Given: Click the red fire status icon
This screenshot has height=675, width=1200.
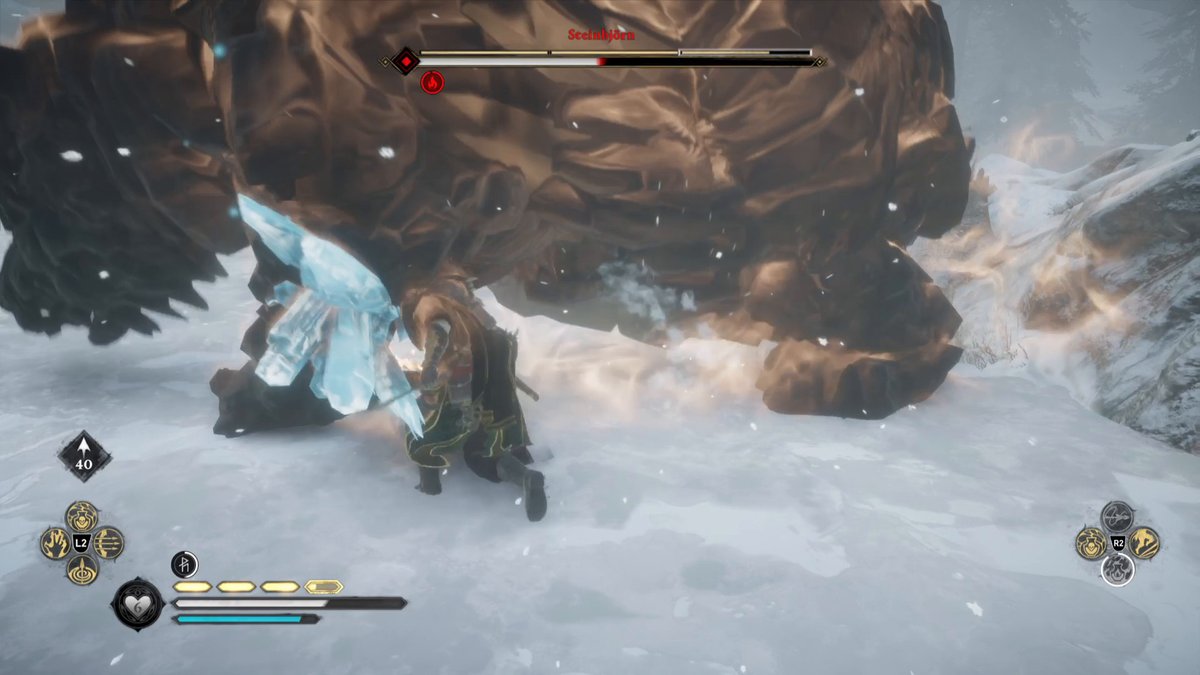Looking at the screenshot, I should coord(432,83).
